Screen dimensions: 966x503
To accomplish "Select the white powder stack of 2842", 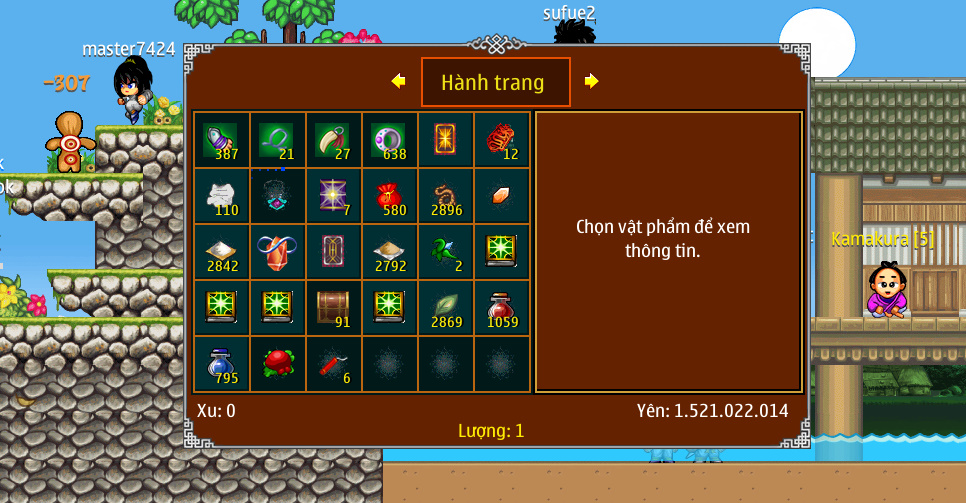I will click(x=221, y=251).
